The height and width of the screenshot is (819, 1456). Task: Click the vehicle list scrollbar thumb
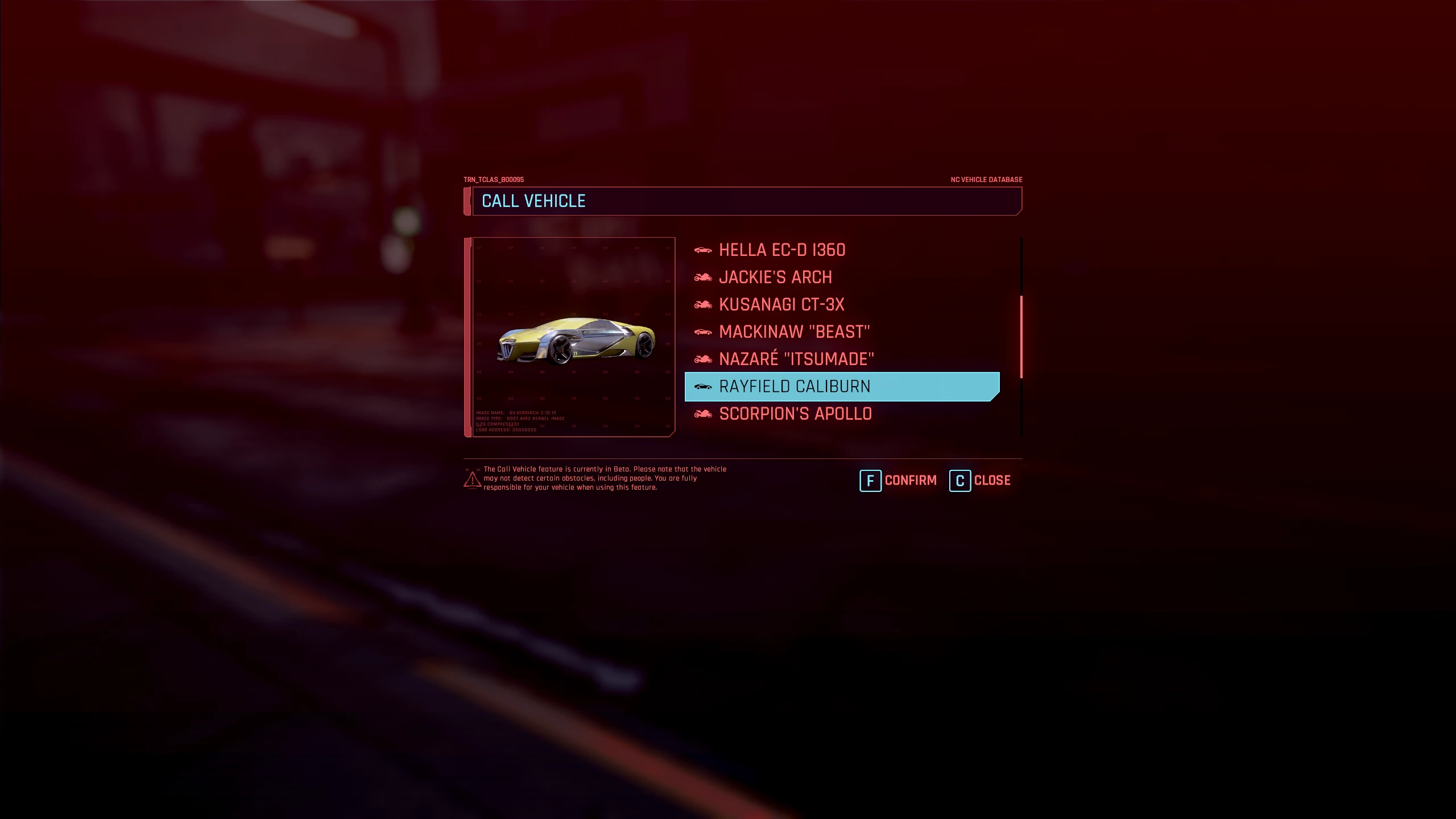(1021, 337)
